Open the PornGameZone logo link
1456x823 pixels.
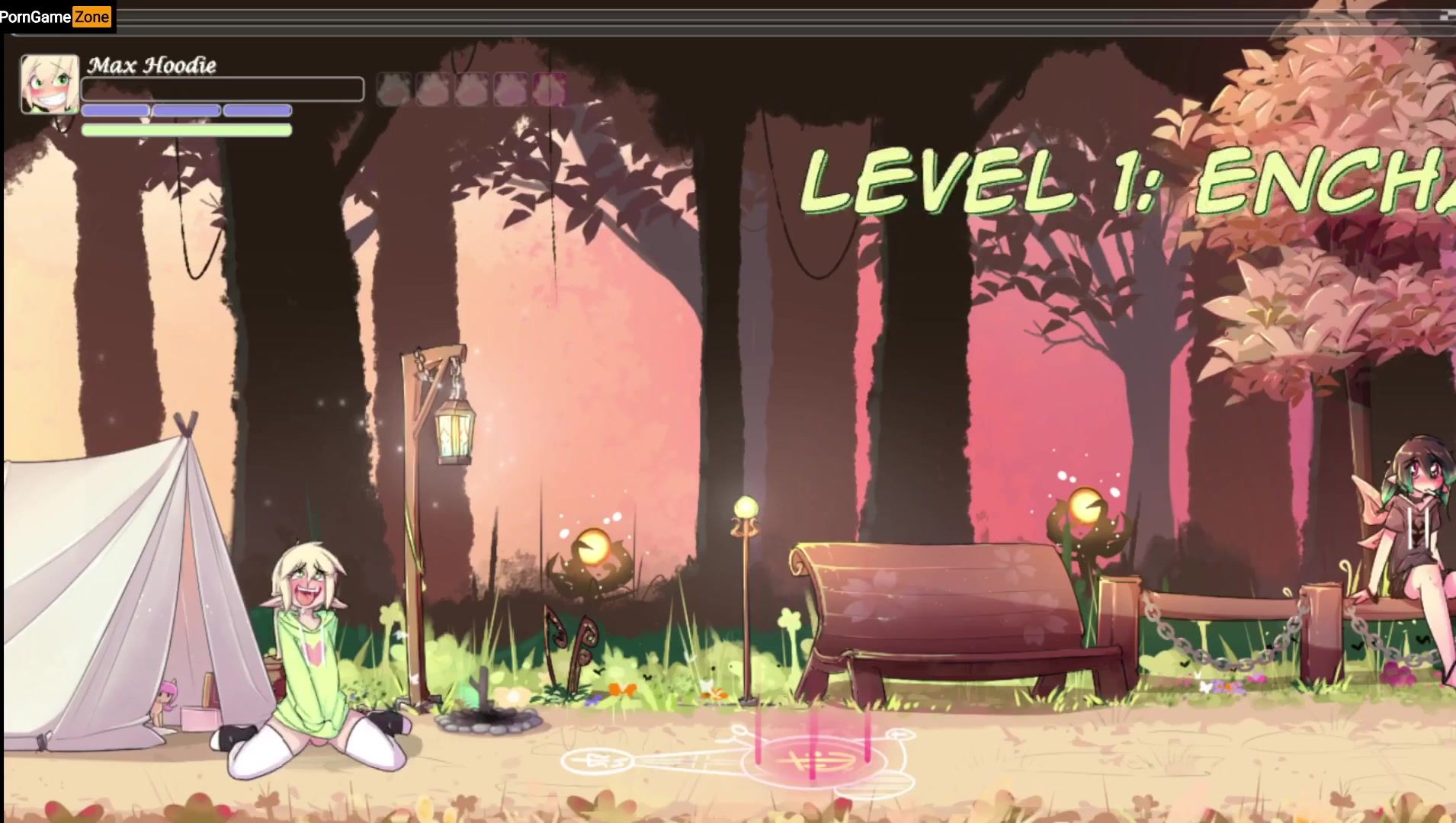click(x=56, y=17)
